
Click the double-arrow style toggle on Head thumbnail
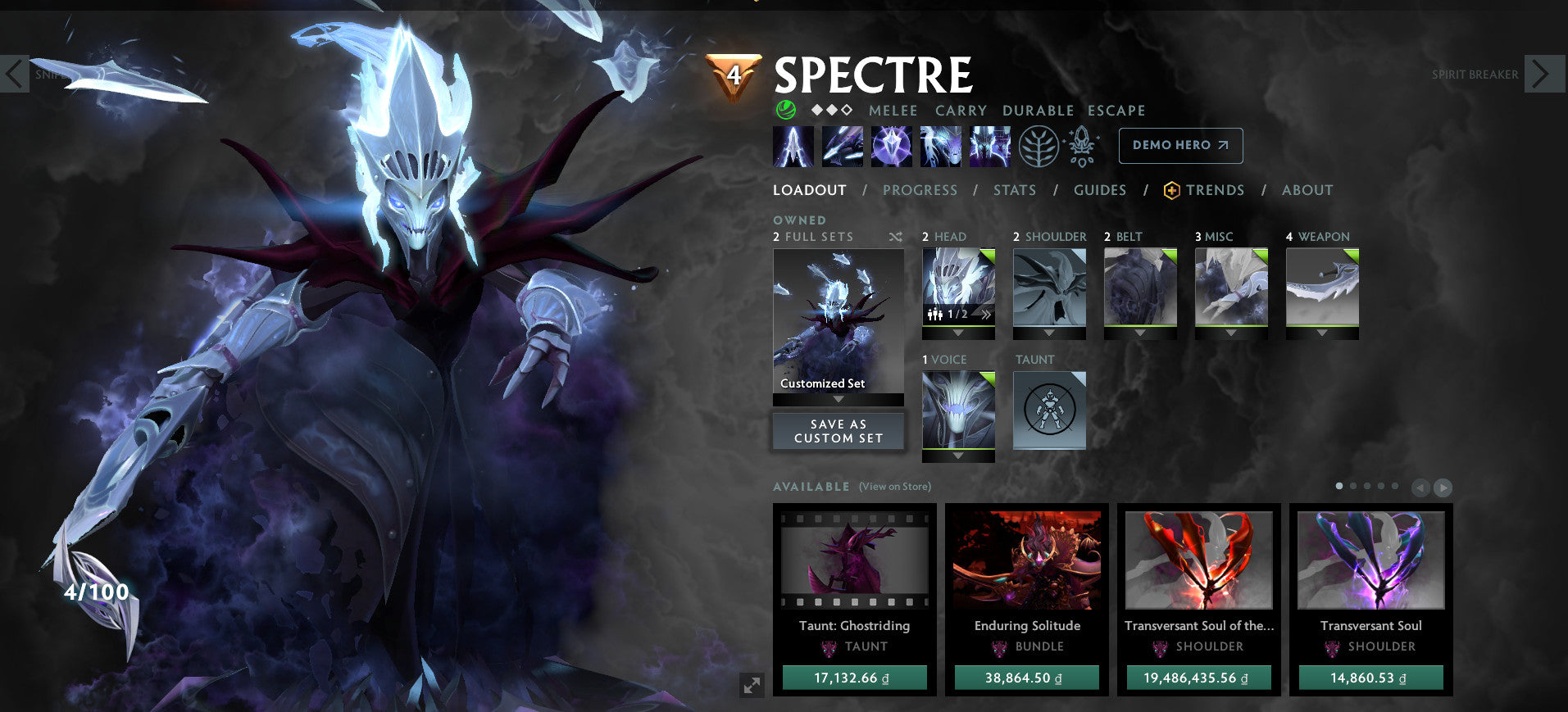coord(986,314)
